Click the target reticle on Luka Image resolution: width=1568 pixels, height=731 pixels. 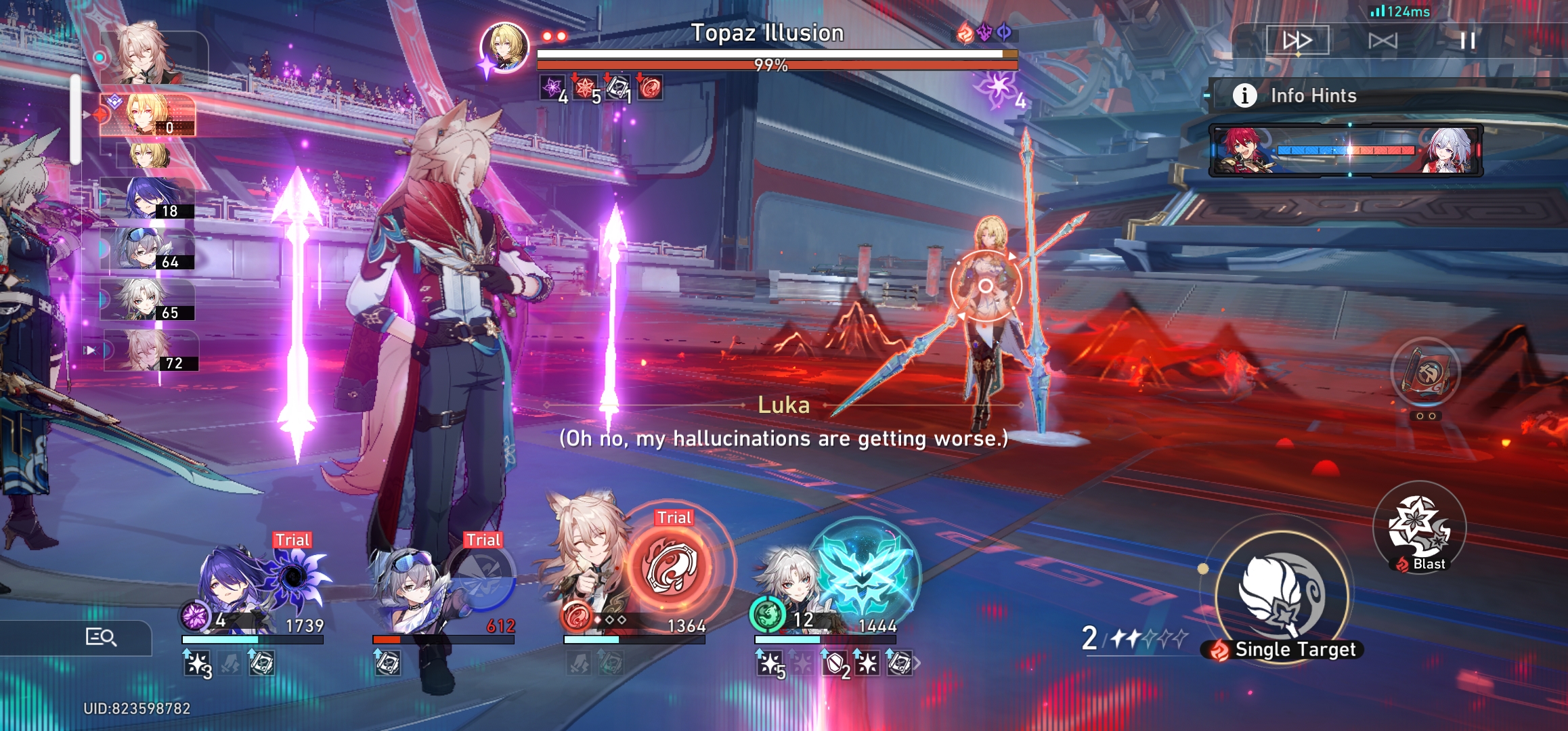pyautogui.click(x=985, y=284)
